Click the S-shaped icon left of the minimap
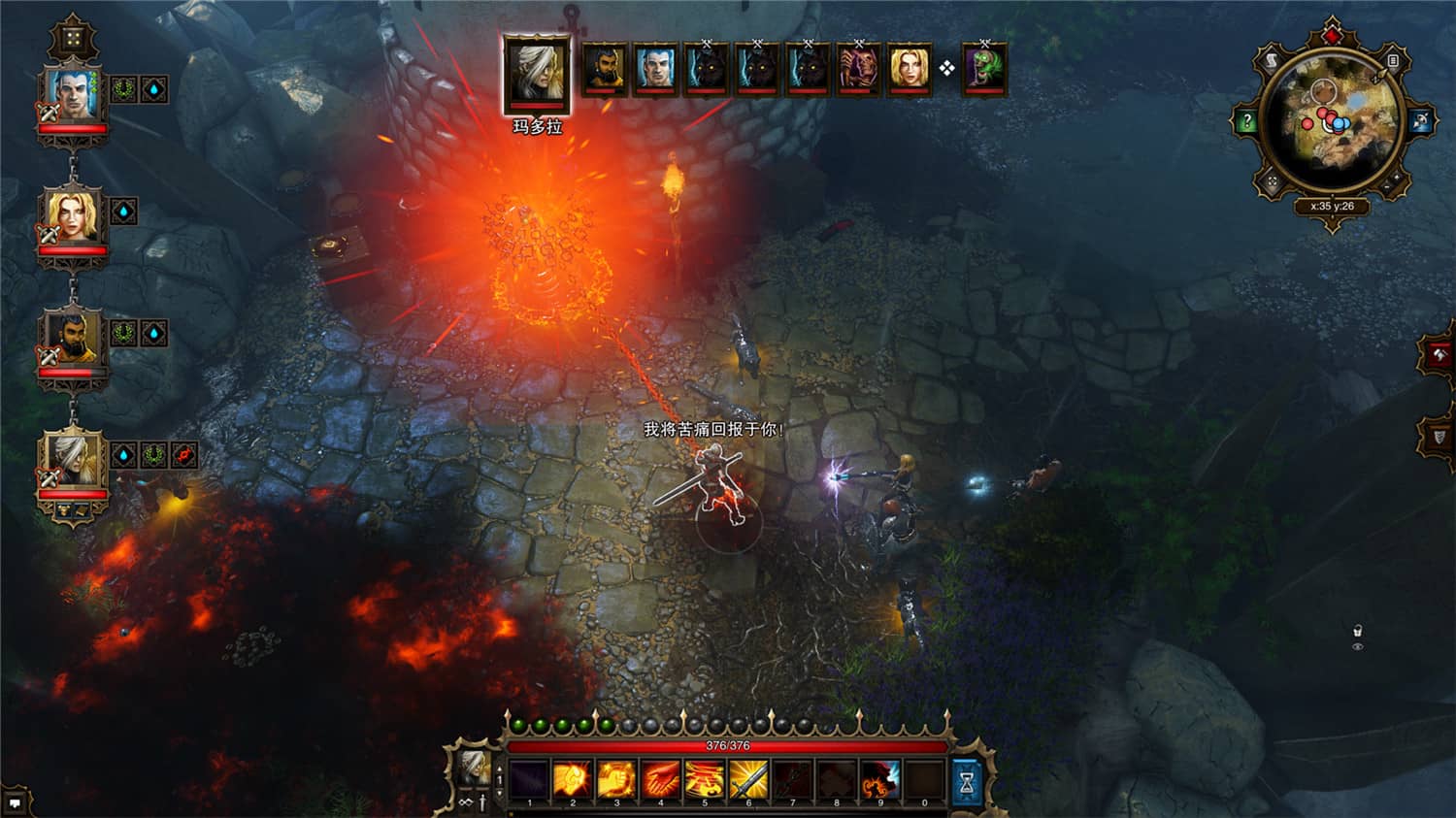Screen dimensions: 1456x818 [1271, 60]
